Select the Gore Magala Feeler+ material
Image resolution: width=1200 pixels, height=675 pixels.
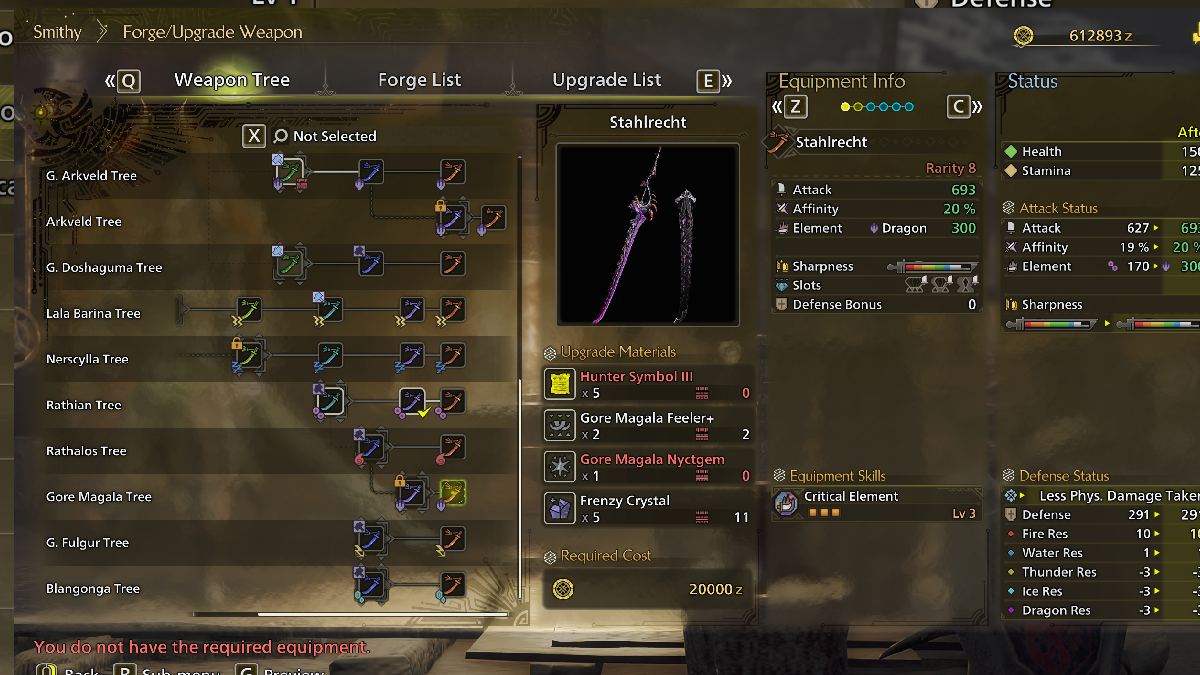coord(648,426)
